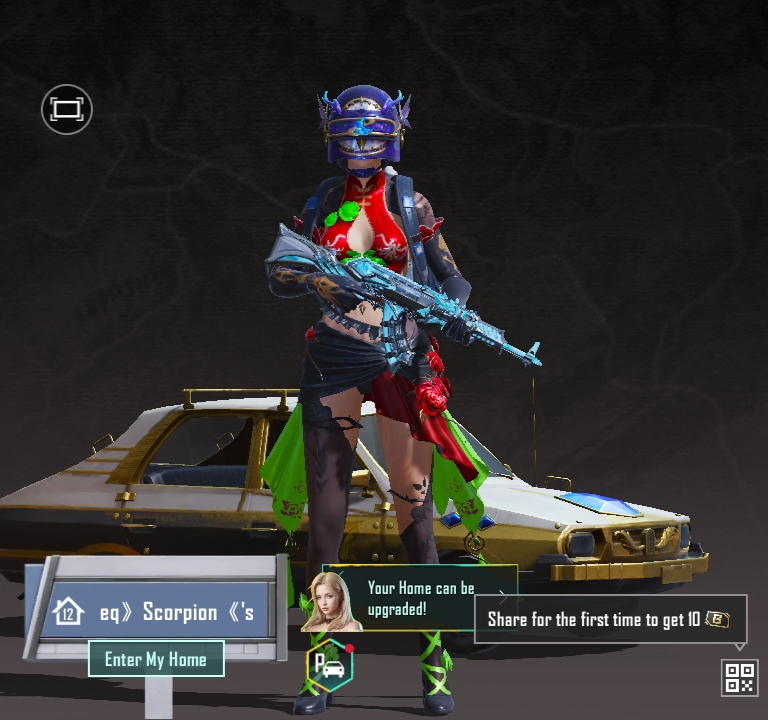This screenshot has height=720, width=768.
Task: Open the Home can be upgraded notification
Action: click(420, 599)
